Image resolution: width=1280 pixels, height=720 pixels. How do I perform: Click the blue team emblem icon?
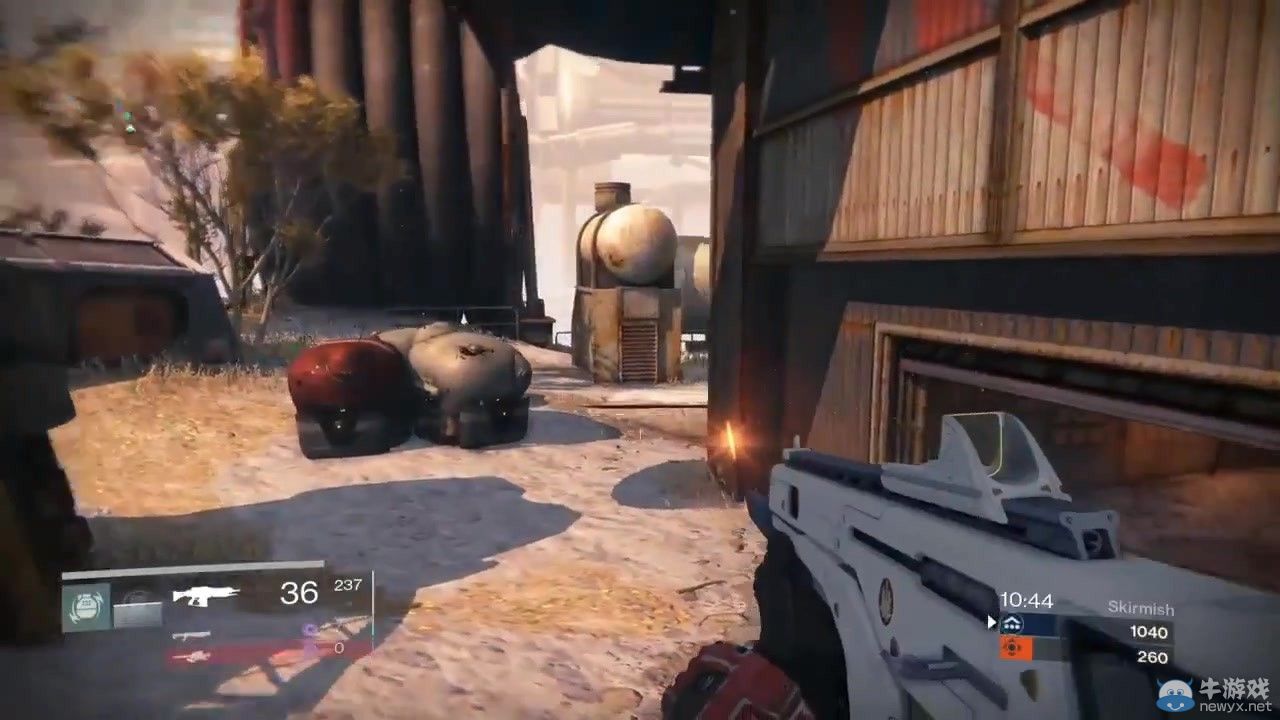click(x=1013, y=622)
